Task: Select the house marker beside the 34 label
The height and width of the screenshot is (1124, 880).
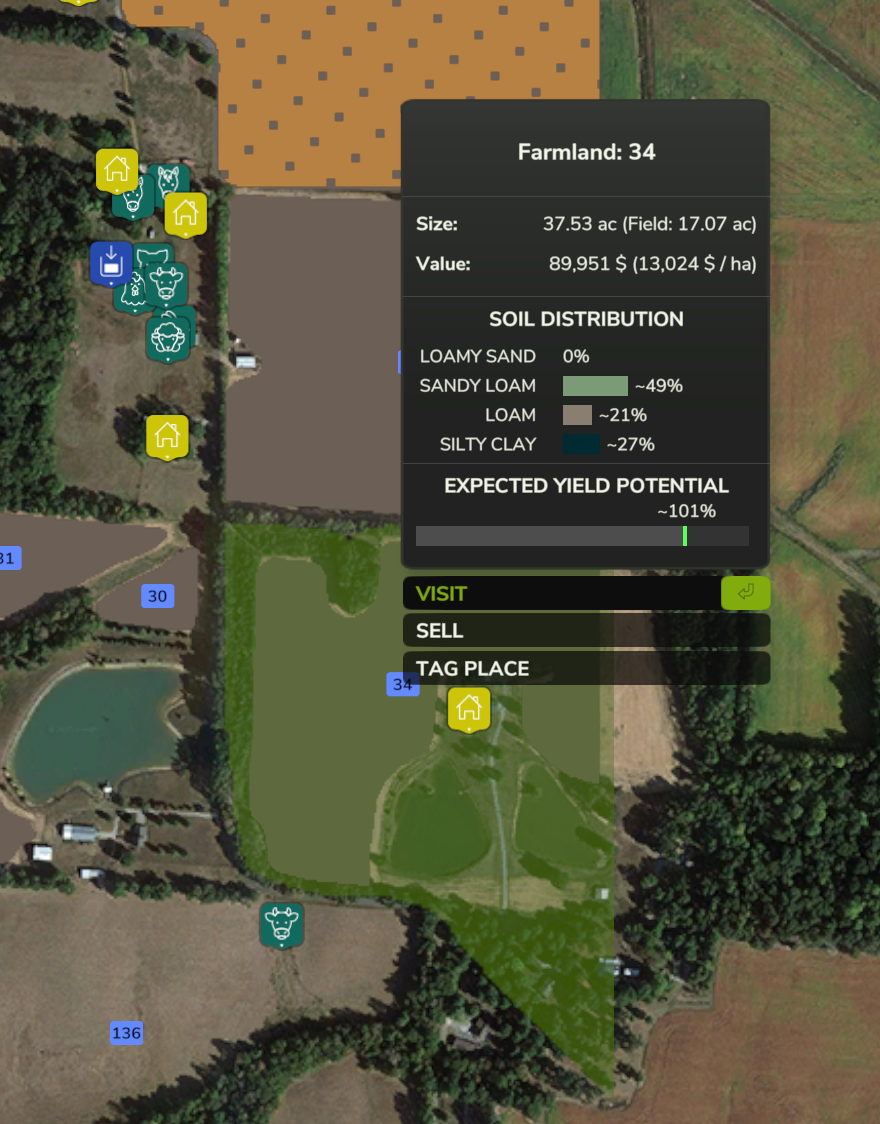Action: tap(468, 709)
